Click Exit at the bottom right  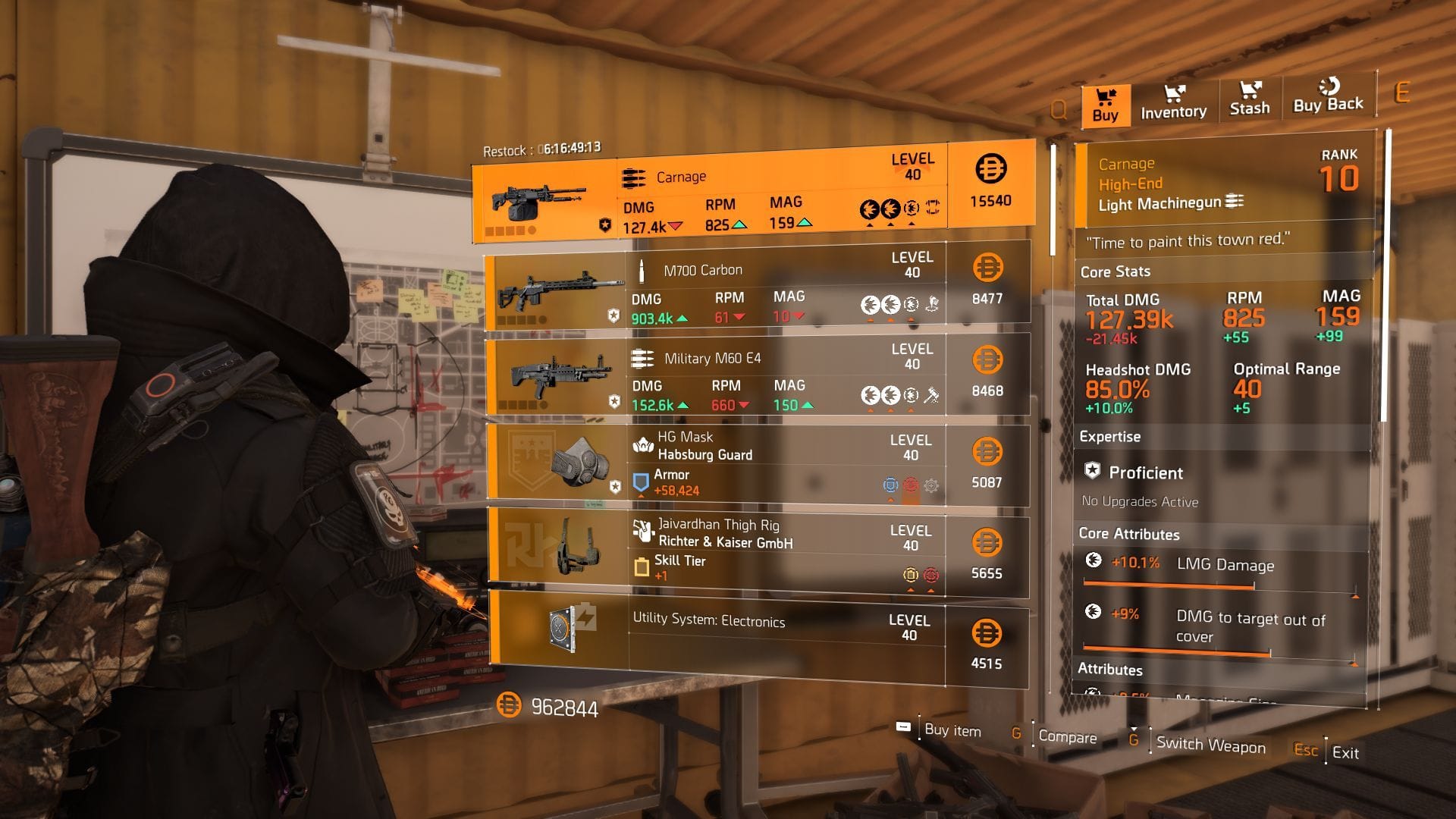[x=1345, y=753]
